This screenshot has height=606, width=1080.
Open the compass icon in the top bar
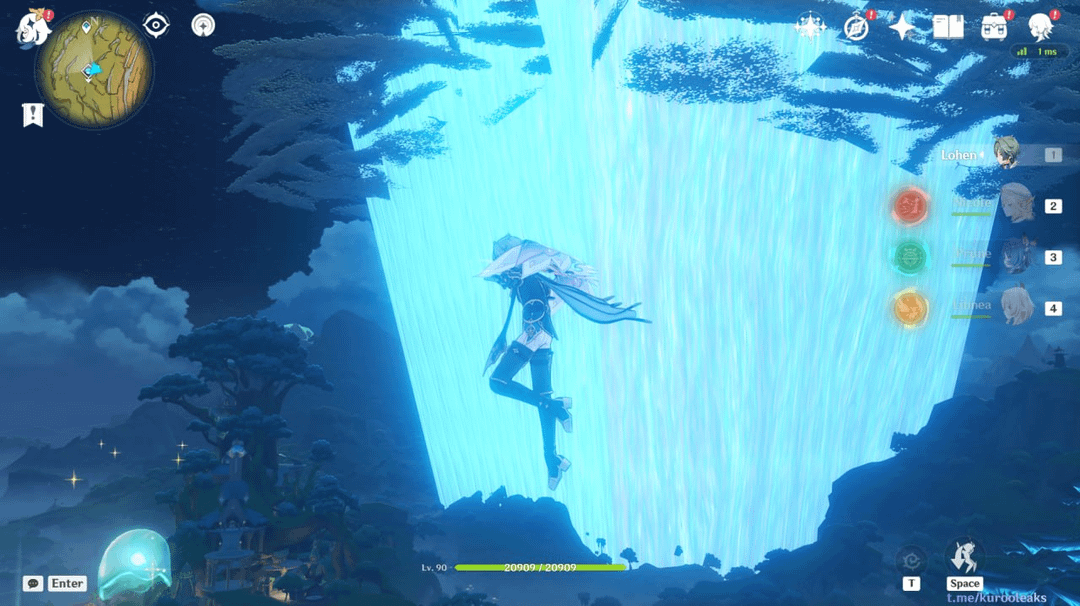[x=856, y=27]
